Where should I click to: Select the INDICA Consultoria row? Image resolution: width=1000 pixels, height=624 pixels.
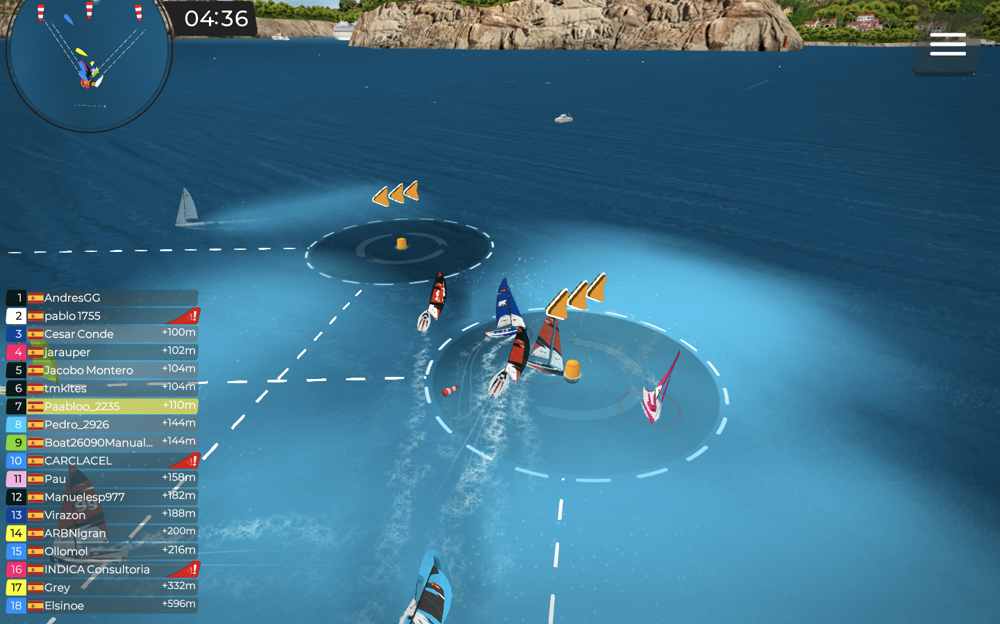[102, 570]
